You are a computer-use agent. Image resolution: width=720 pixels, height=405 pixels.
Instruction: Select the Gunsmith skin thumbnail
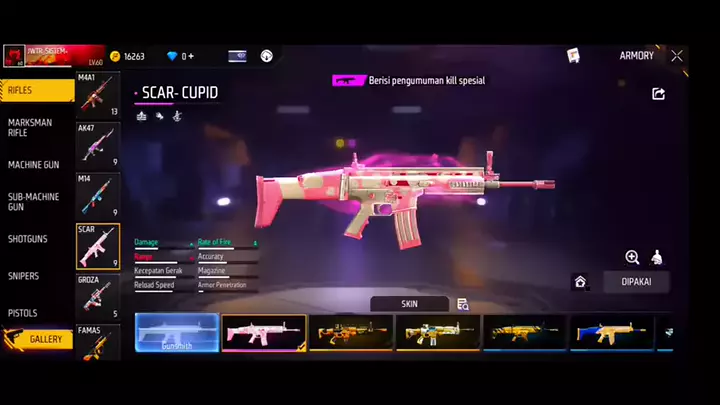[176, 333]
